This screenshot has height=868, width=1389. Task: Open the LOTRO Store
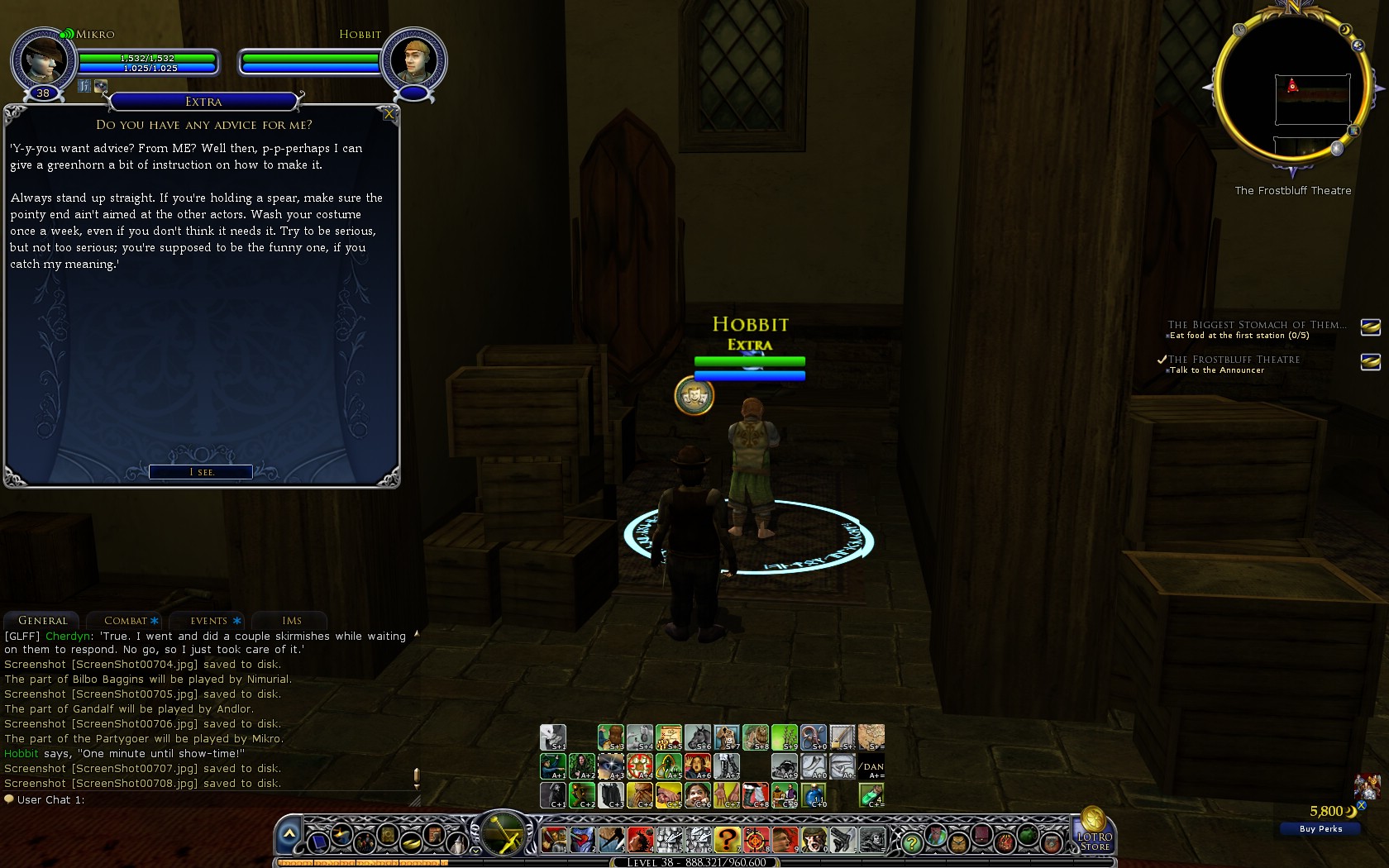tap(1095, 839)
